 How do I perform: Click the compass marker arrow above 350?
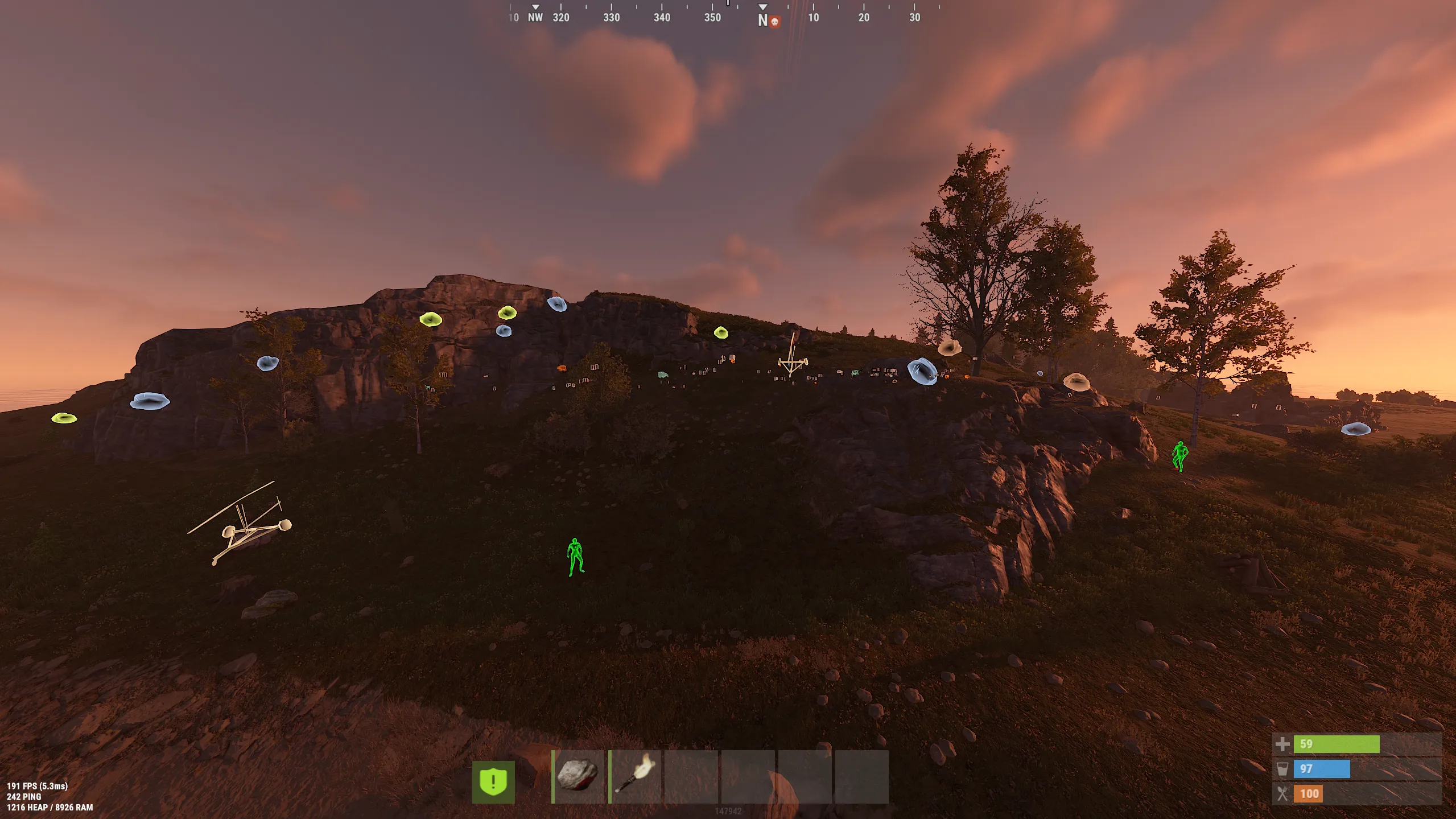728,5
